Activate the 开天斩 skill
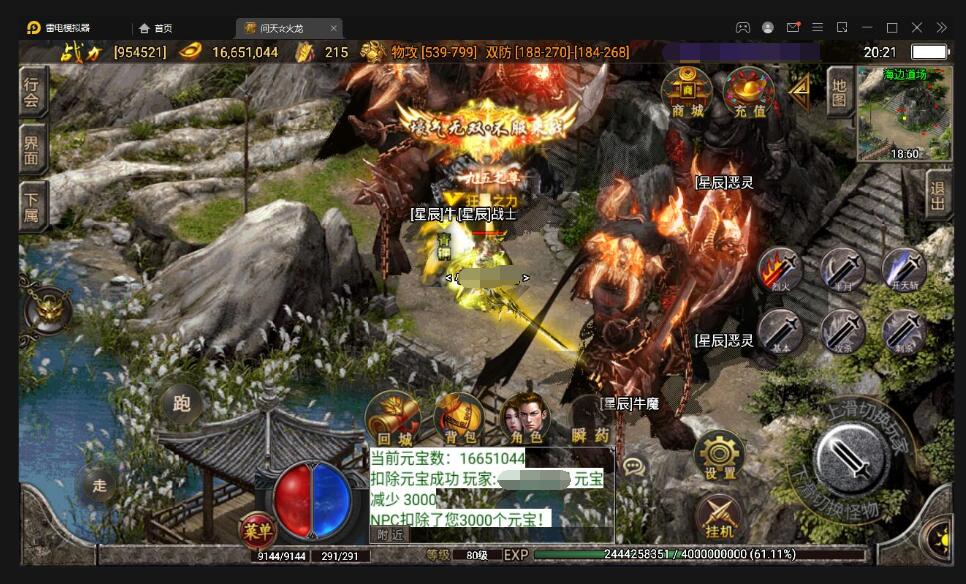This screenshot has width=966, height=584. pos(904,270)
